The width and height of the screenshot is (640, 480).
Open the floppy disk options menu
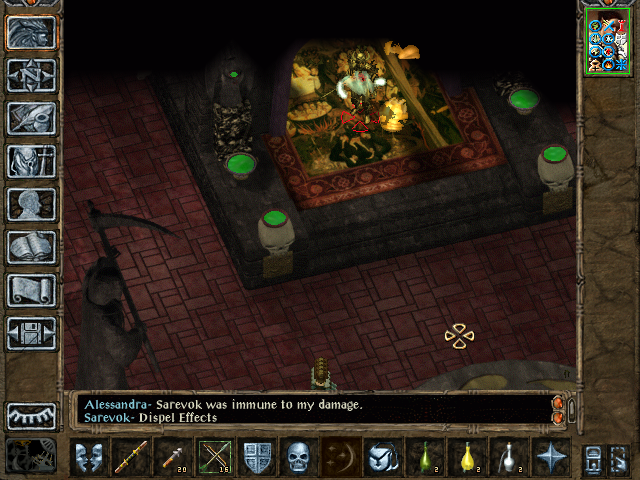(32, 333)
